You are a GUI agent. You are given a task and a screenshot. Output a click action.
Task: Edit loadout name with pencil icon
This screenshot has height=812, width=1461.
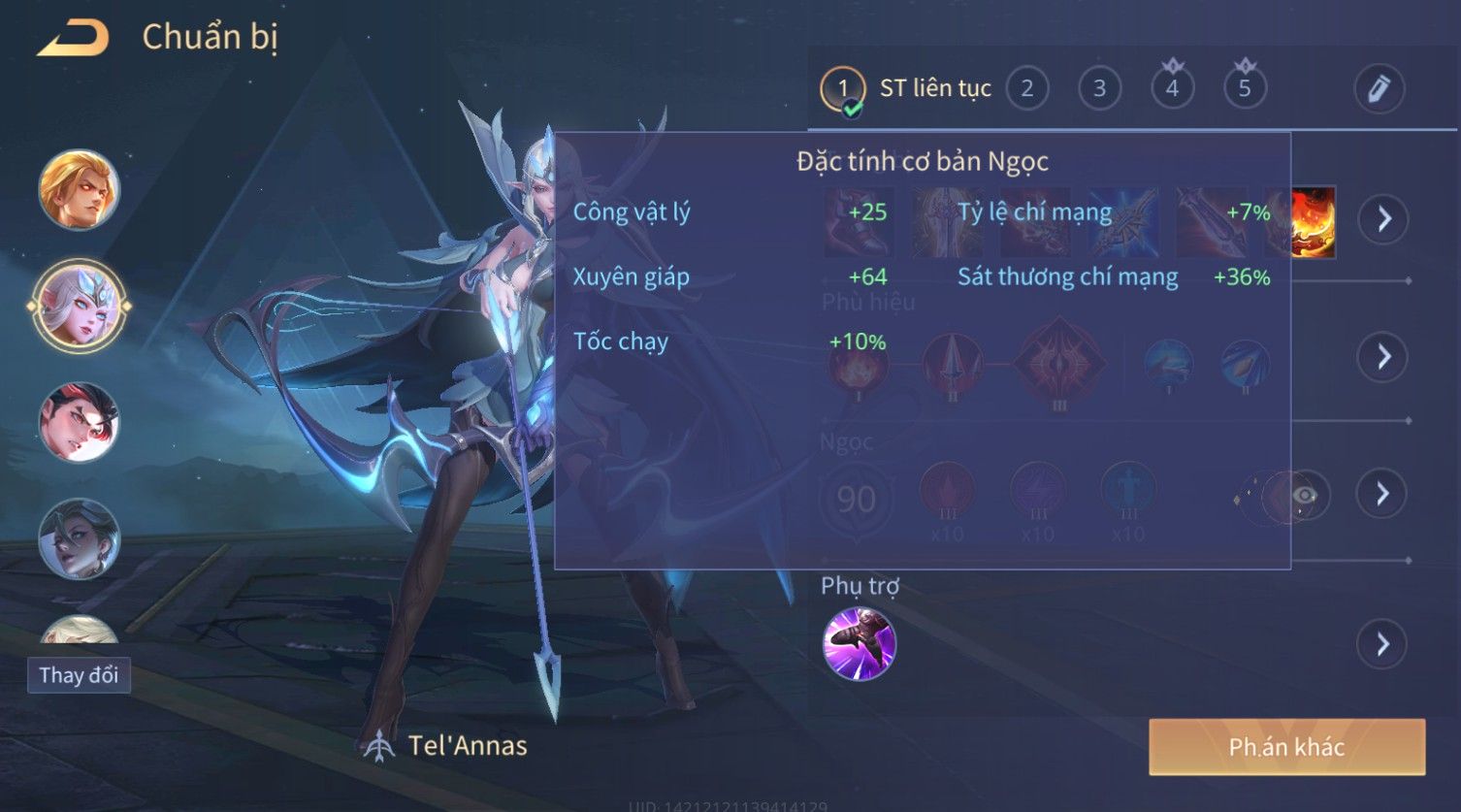click(x=1379, y=89)
